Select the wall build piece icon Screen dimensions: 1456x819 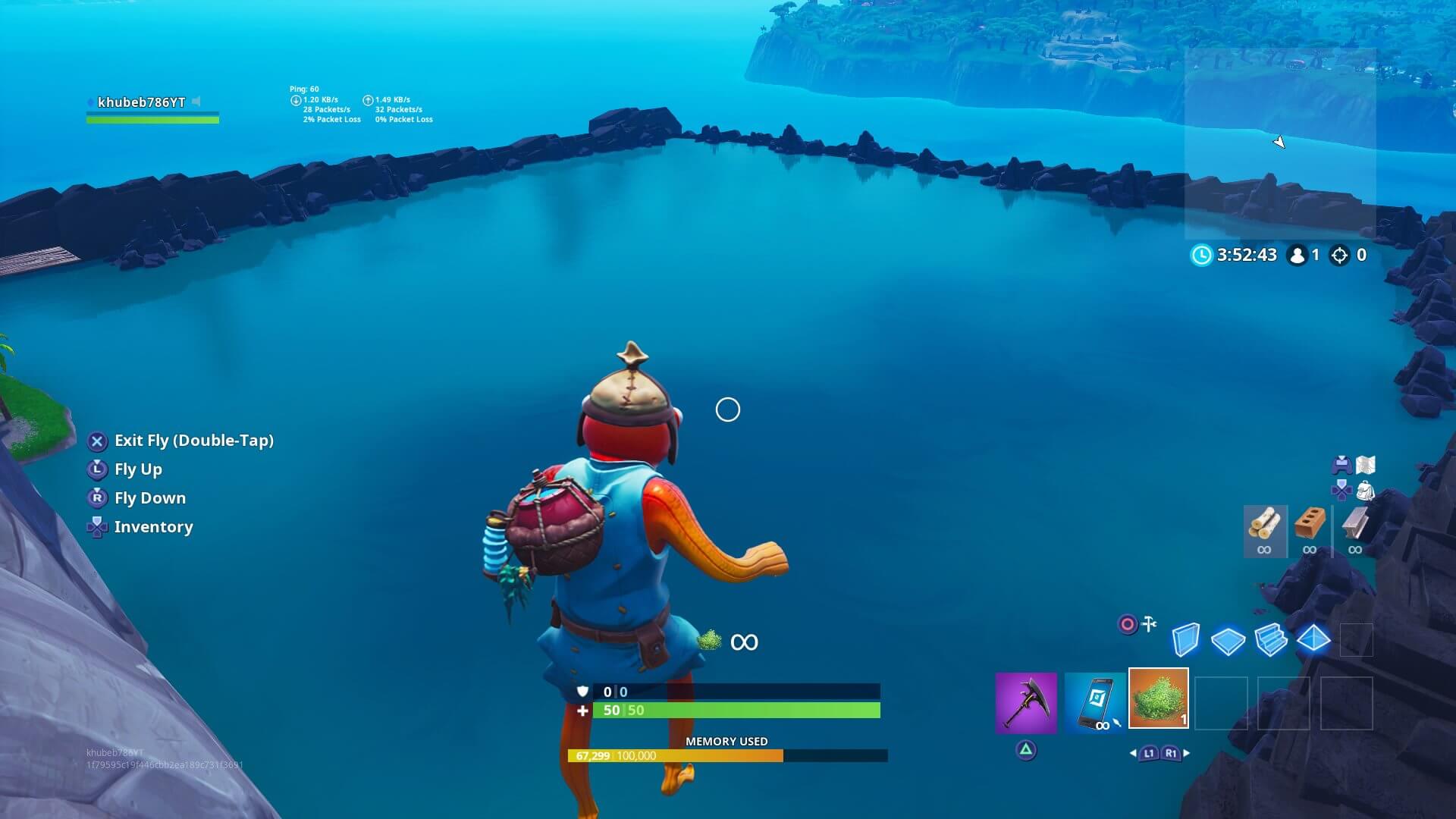1185,641
